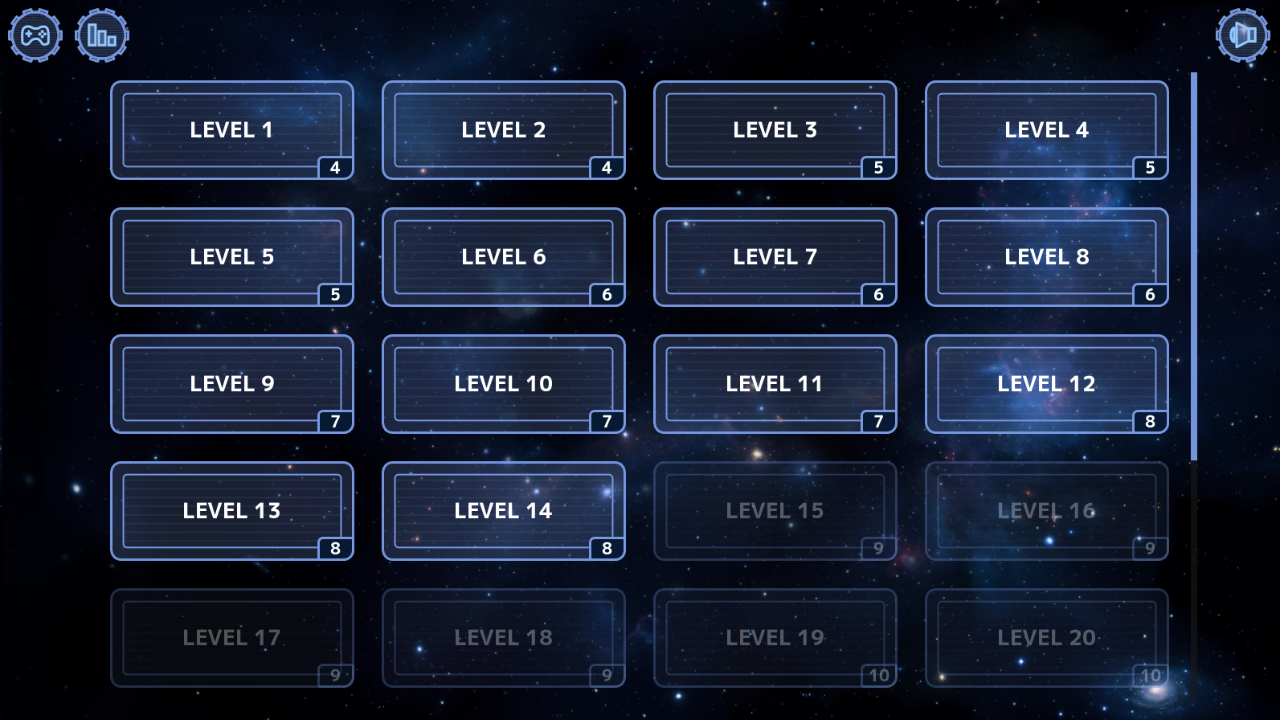This screenshot has width=1280, height=720.
Task: Select Level 10
Action: click(503, 384)
